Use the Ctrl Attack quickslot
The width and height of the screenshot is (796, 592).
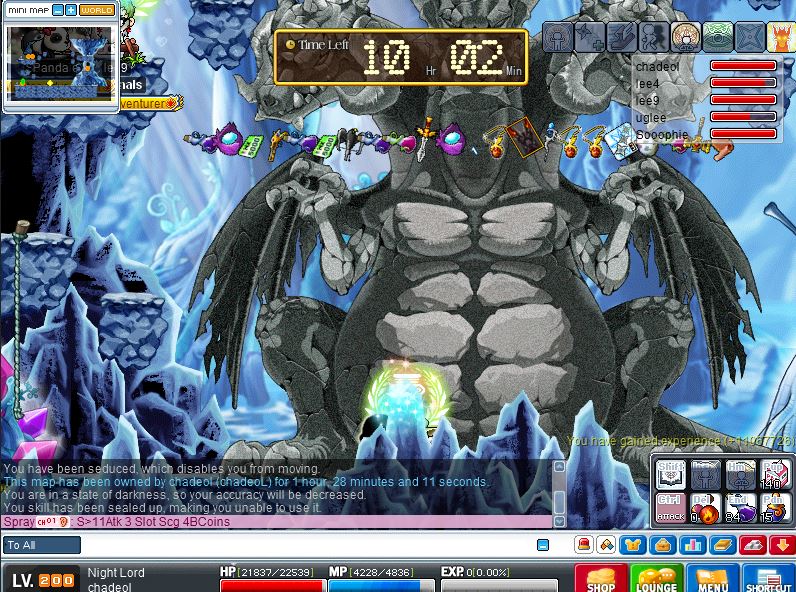pos(669,506)
